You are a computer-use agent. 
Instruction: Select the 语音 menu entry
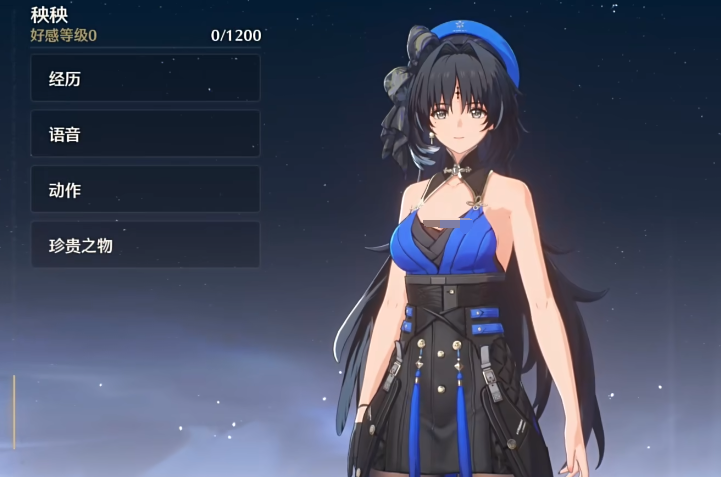tap(145, 134)
